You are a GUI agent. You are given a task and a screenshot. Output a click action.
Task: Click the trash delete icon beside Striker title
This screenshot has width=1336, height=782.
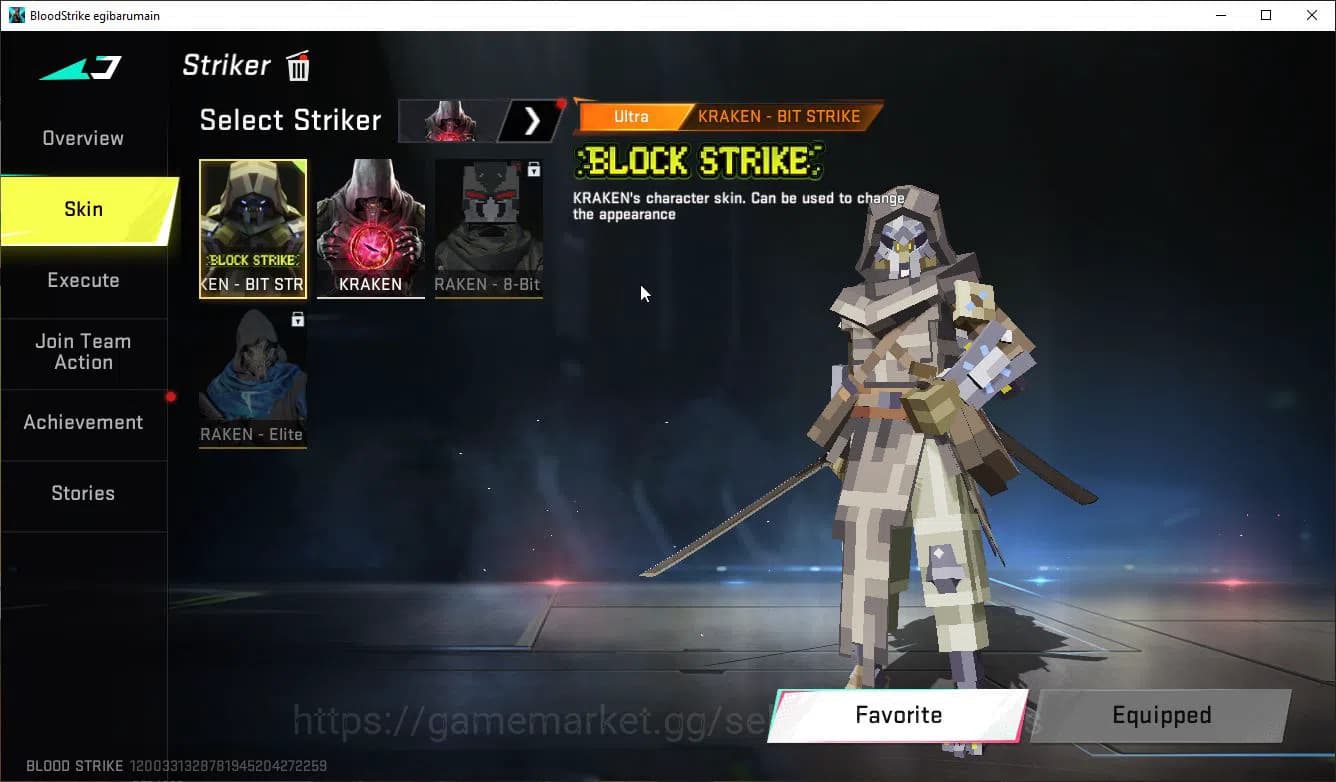(x=297, y=66)
